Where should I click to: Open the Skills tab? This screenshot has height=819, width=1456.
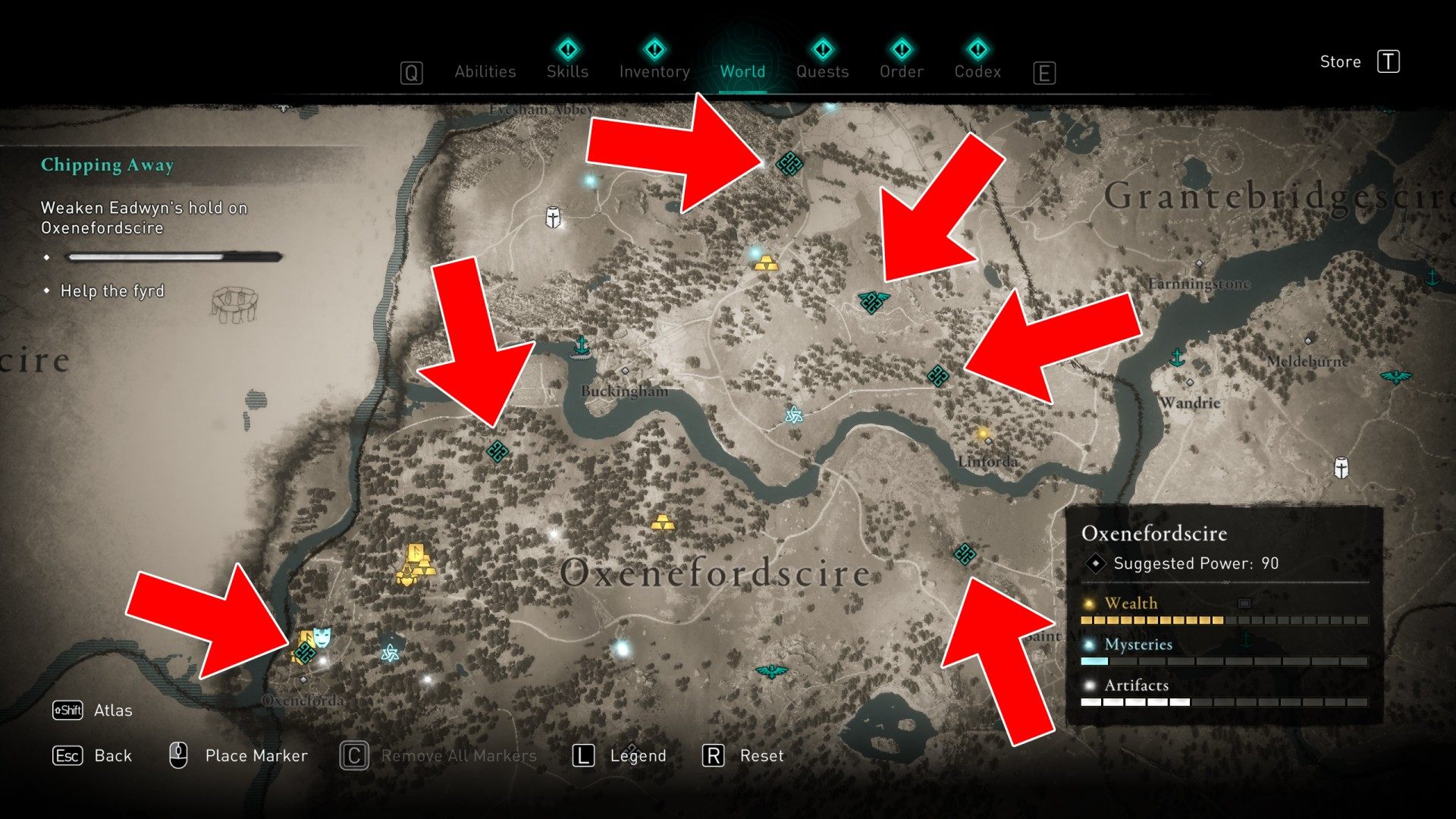click(x=567, y=71)
